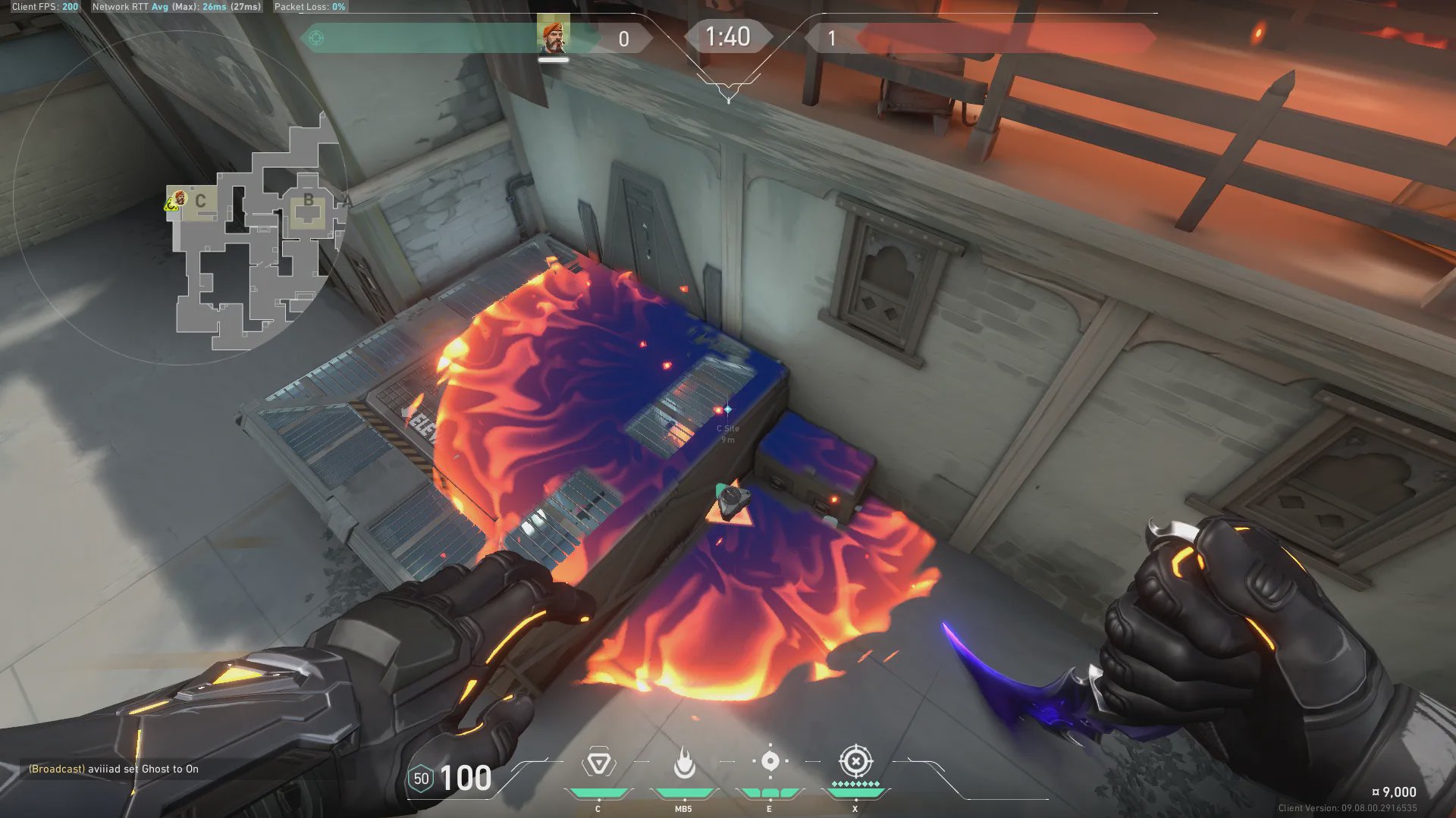Activate the Incendiary flame ability icon
The width and height of the screenshot is (1456, 818).
tap(684, 763)
